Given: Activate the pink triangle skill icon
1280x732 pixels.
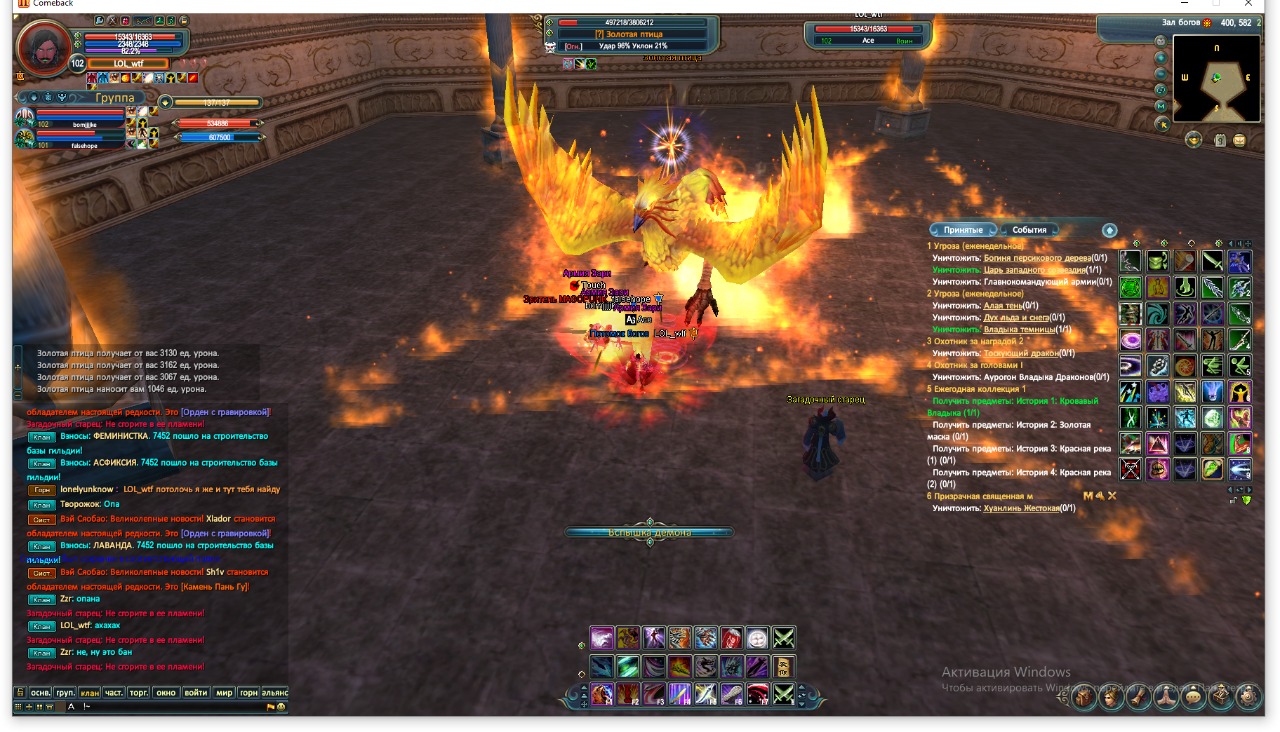Looking at the screenshot, I should [x=1157, y=443].
